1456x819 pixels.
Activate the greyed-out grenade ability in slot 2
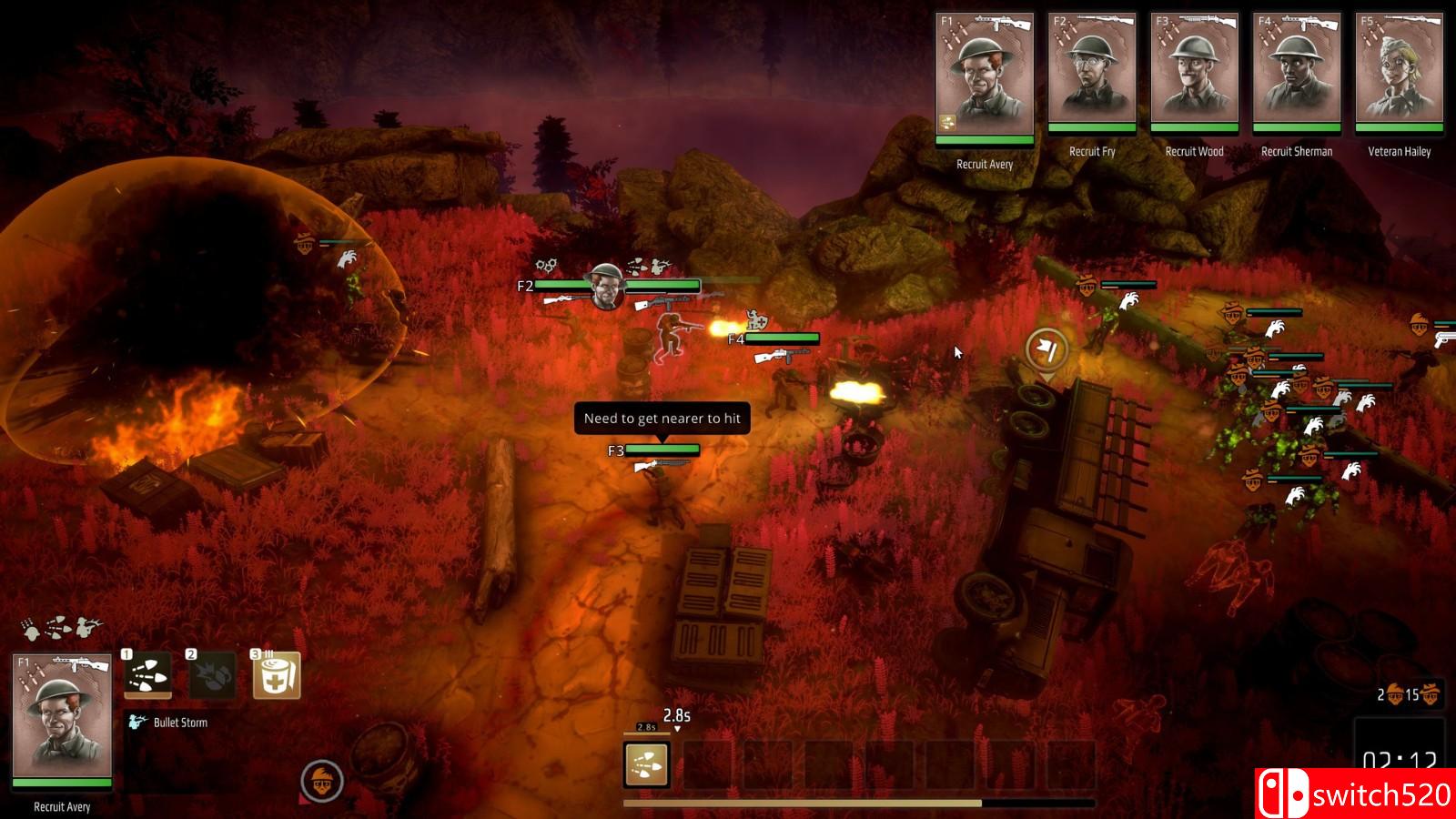point(211,675)
